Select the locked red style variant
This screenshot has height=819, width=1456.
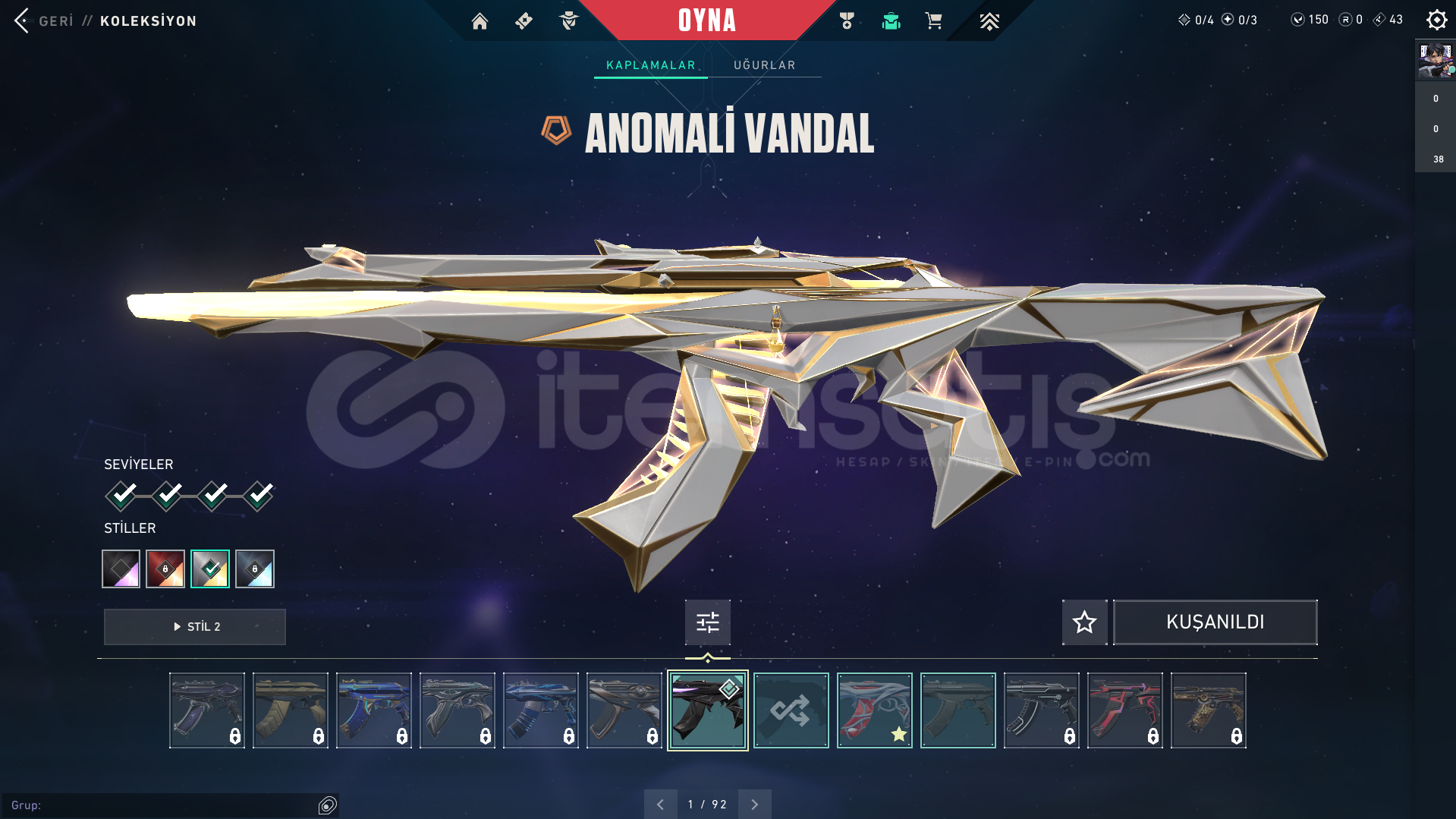pos(165,568)
